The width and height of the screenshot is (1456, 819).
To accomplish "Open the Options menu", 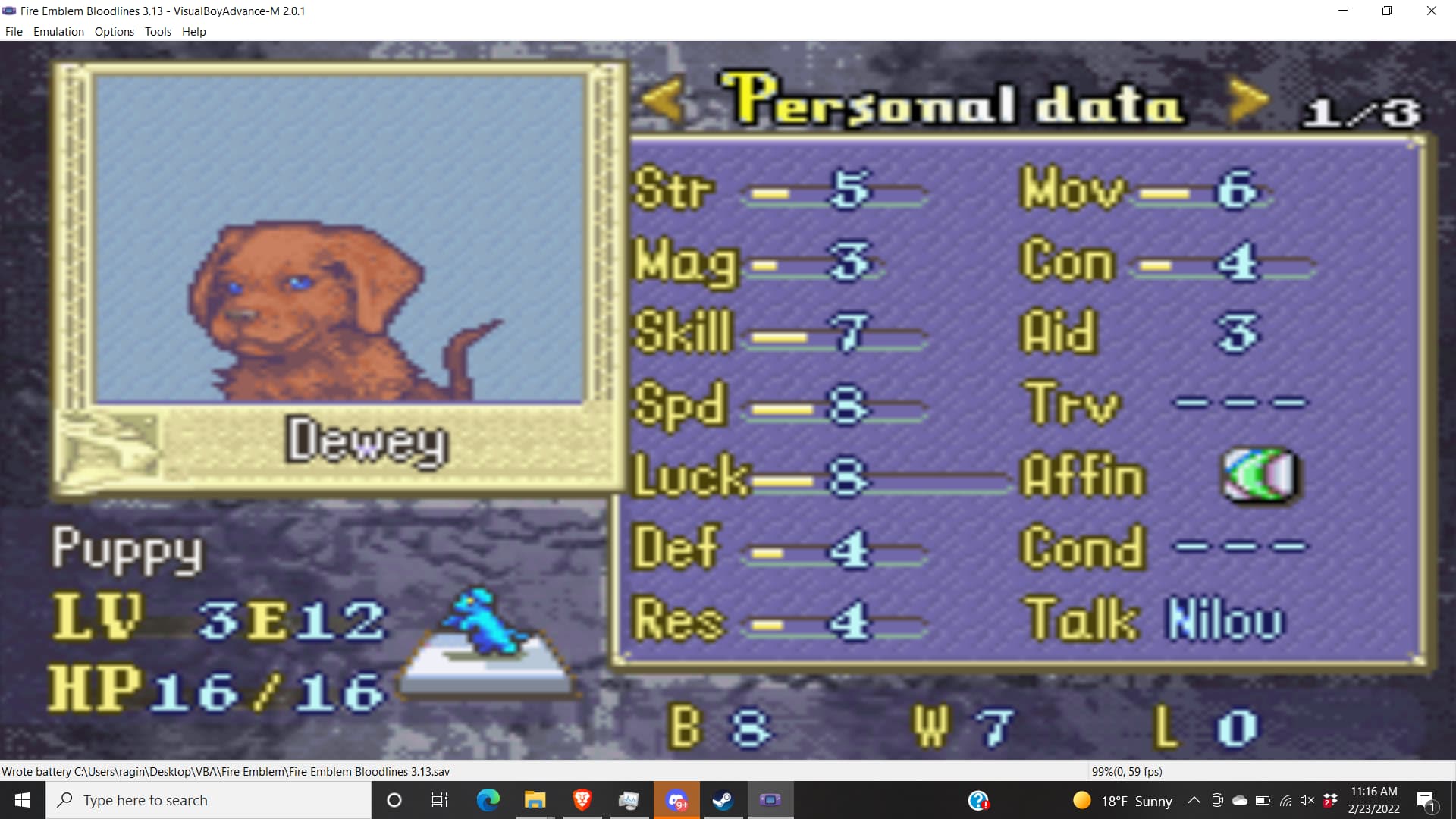I will click(x=114, y=32).
